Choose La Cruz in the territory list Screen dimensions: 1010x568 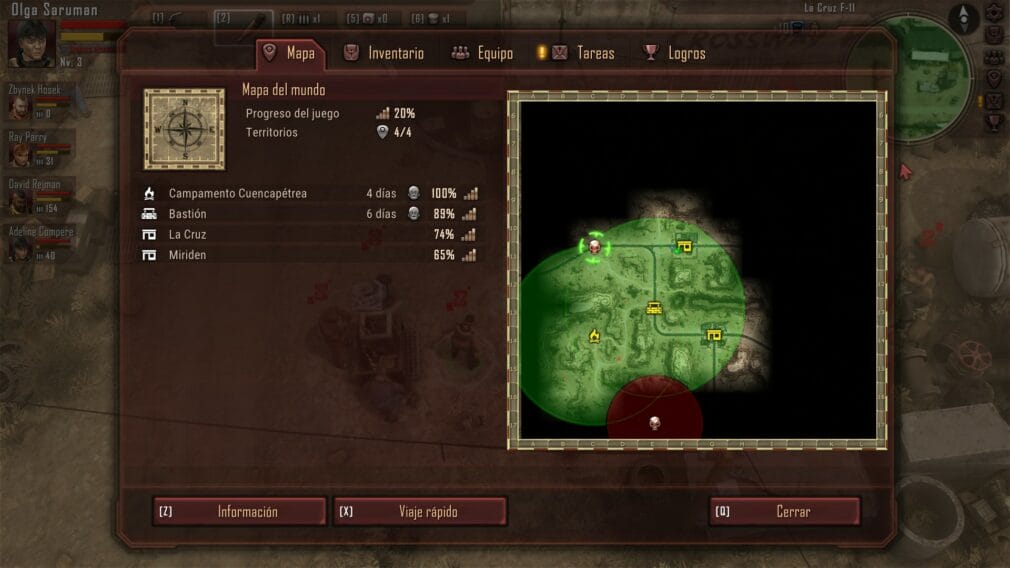pos(188,235)
